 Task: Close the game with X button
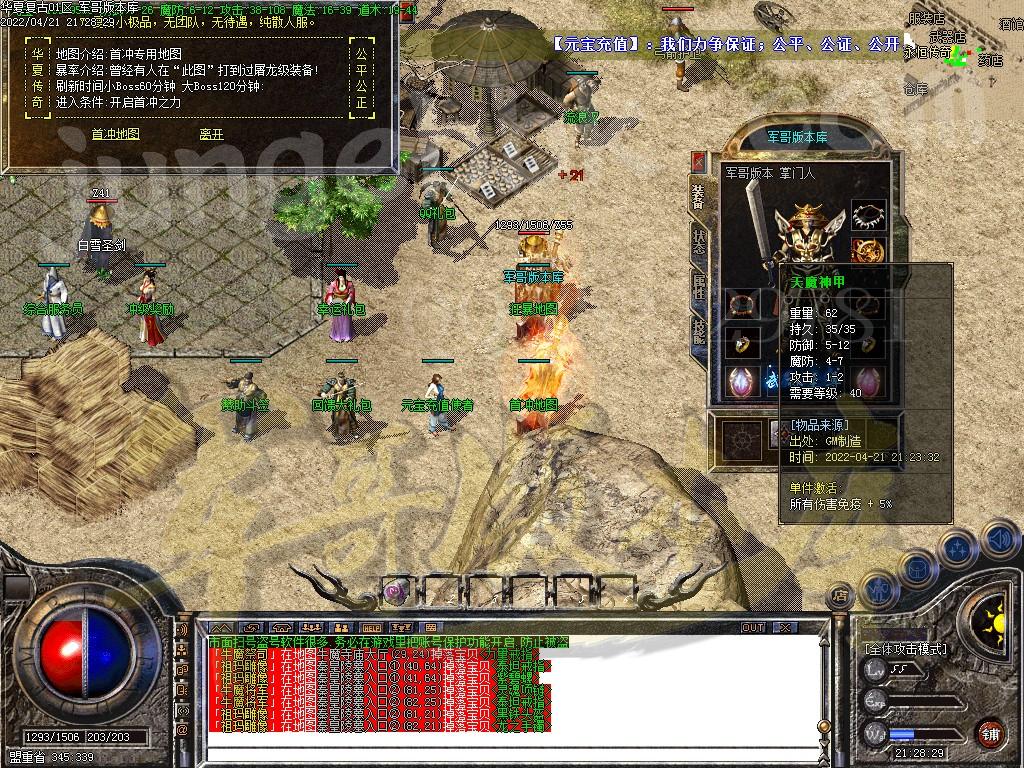(x=785, y=627)
